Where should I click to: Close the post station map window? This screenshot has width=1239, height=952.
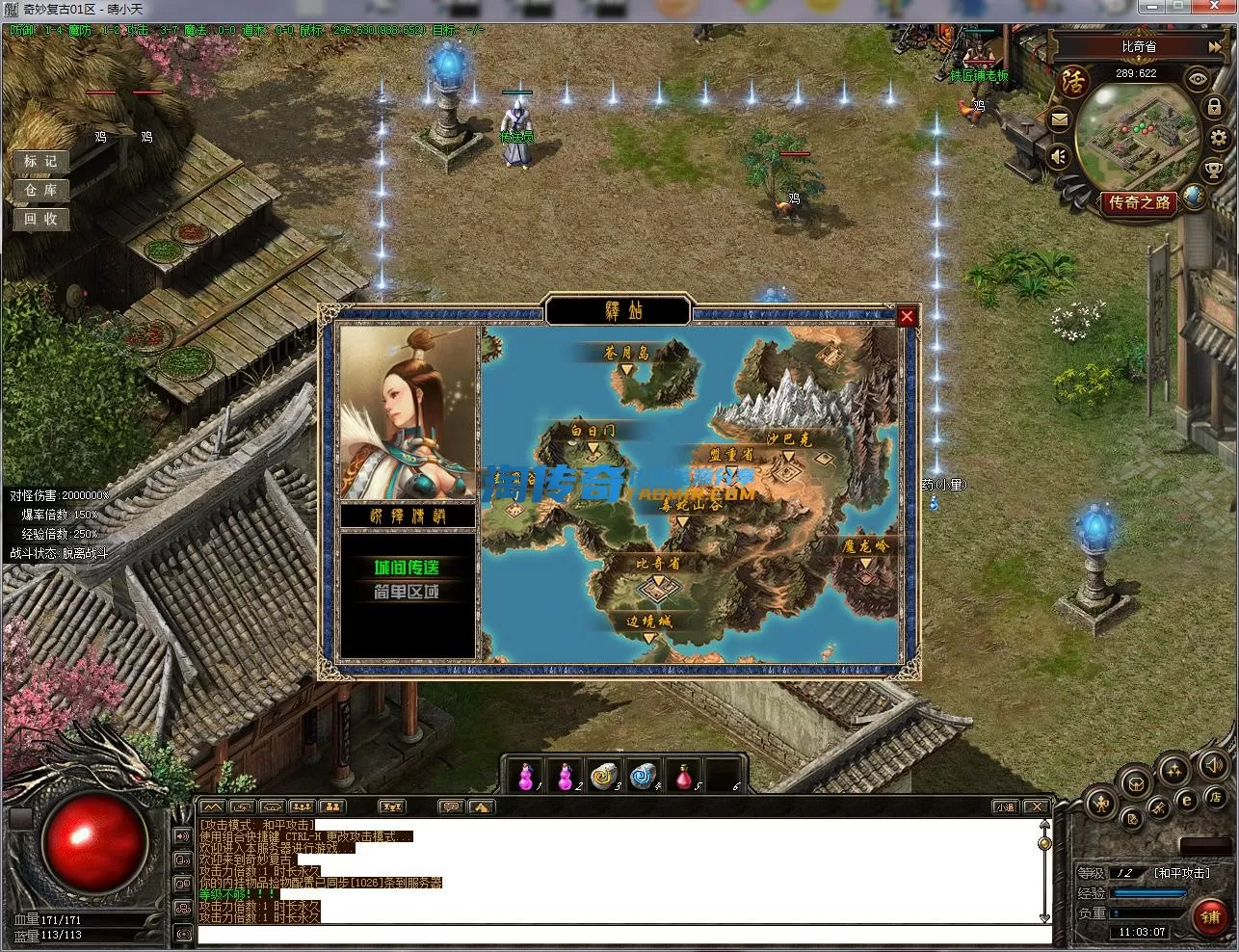[x=907, y=316]
